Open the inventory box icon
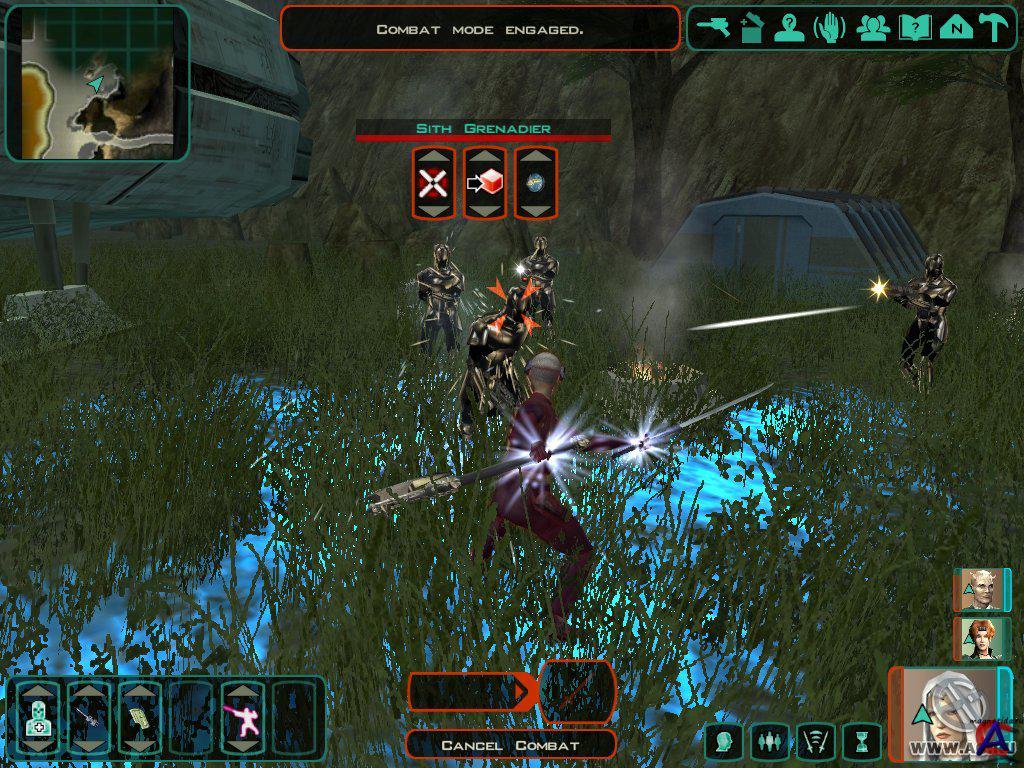Viewport: 1024px width, 768px height. (752, 28)
